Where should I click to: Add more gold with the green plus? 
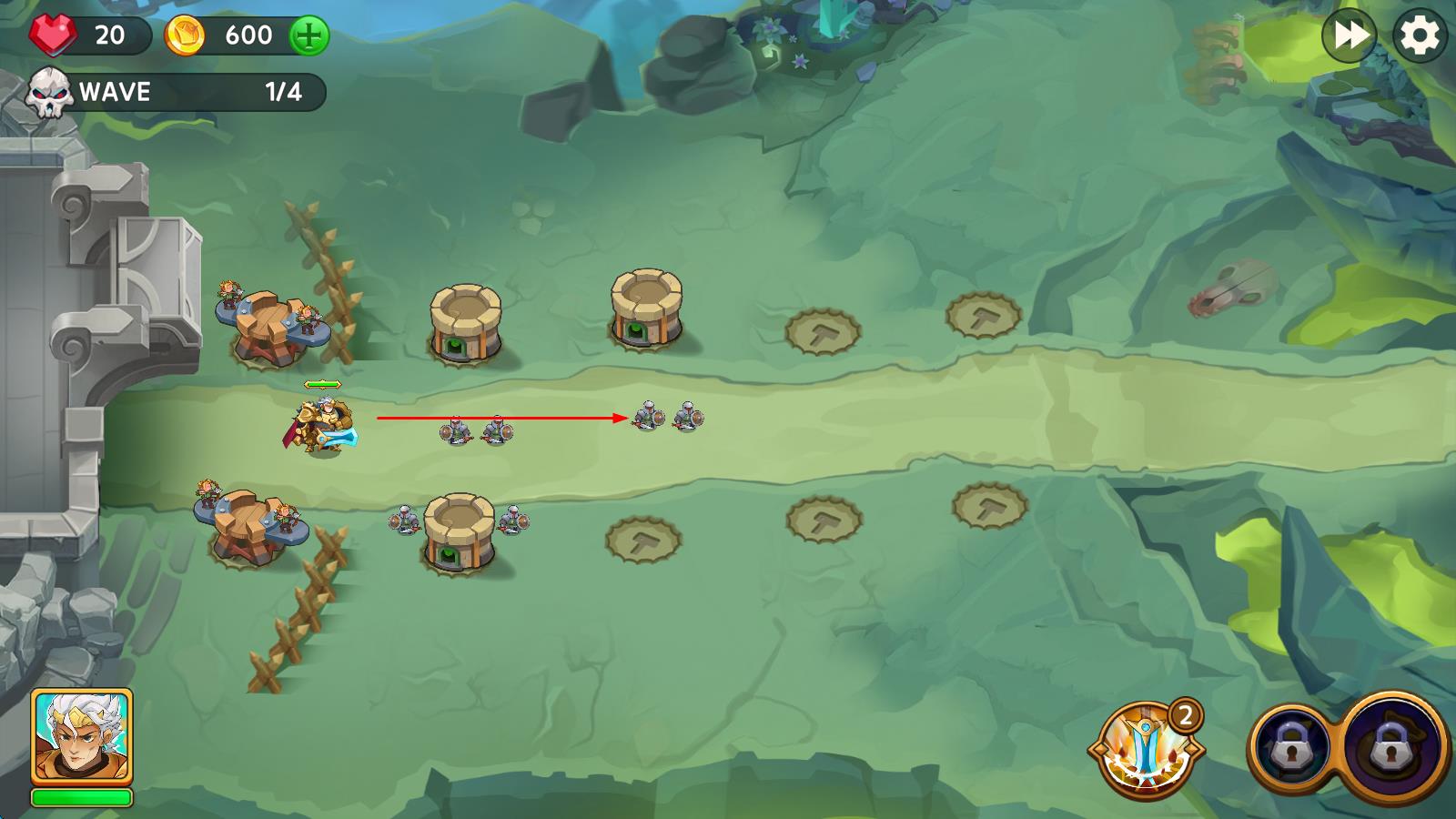tap(309, 36)
